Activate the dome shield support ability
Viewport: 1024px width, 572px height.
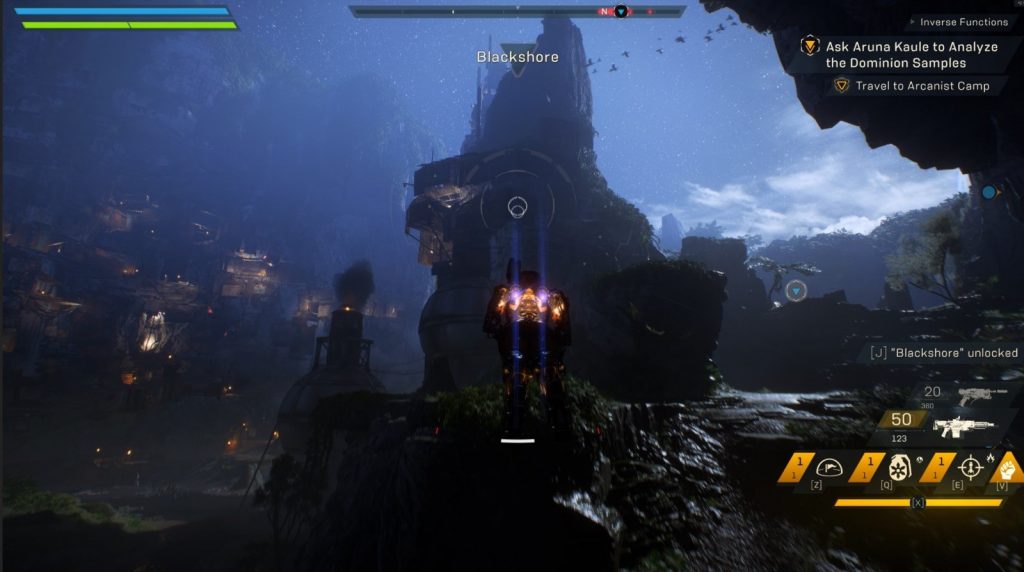point(832,468)
